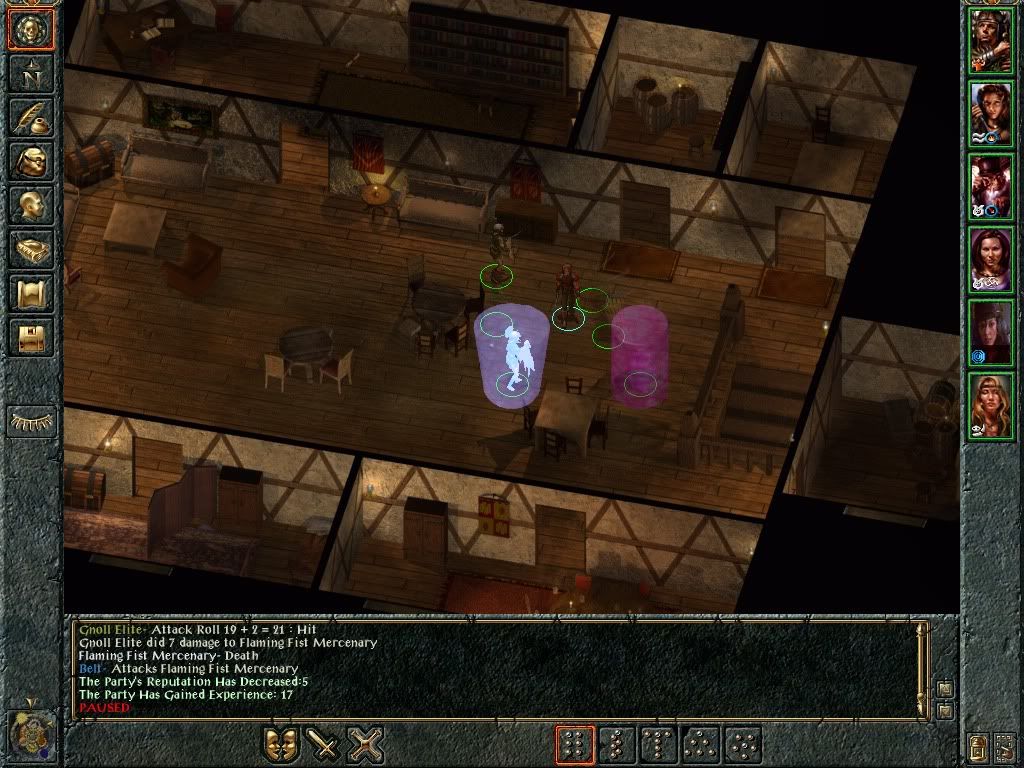The height and width of the screenshot is (768, 1024).
Task: Select the first party portrait with horned helmet
Action: point(990,42)
